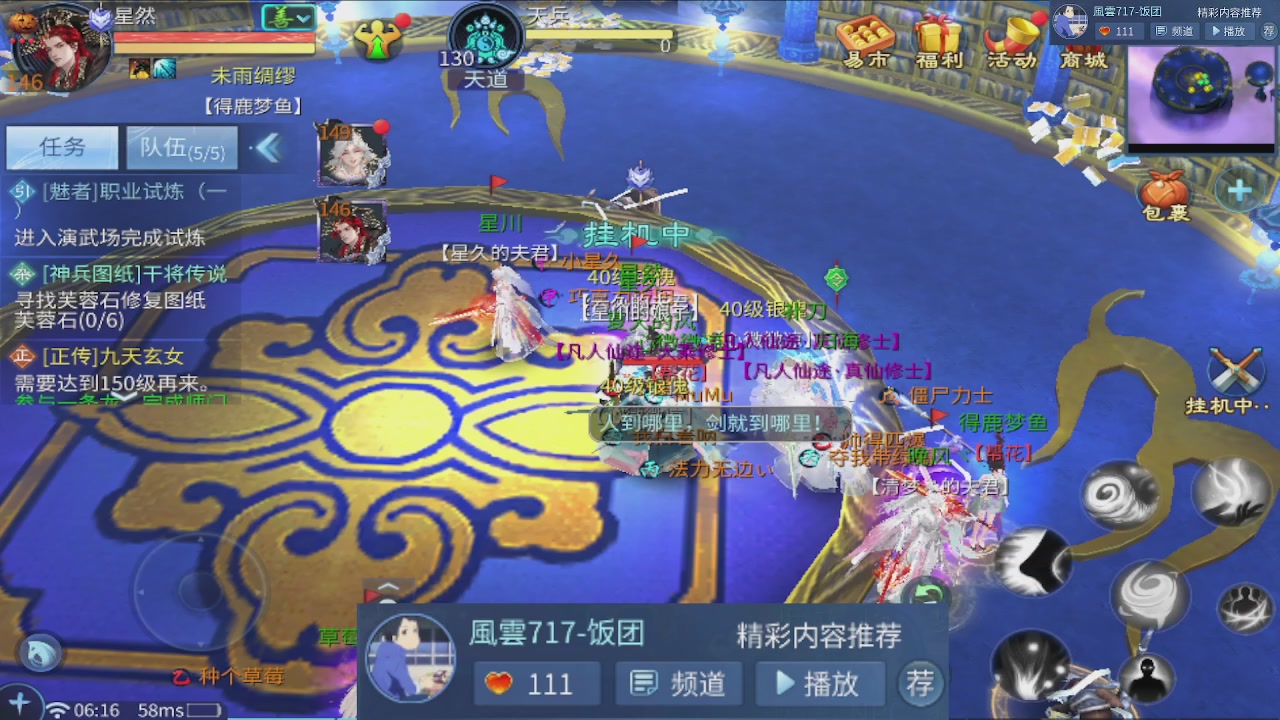Tap the 天道 emblem at top center
Viewport: 1280px width, 720px height.
click(485, 35)
